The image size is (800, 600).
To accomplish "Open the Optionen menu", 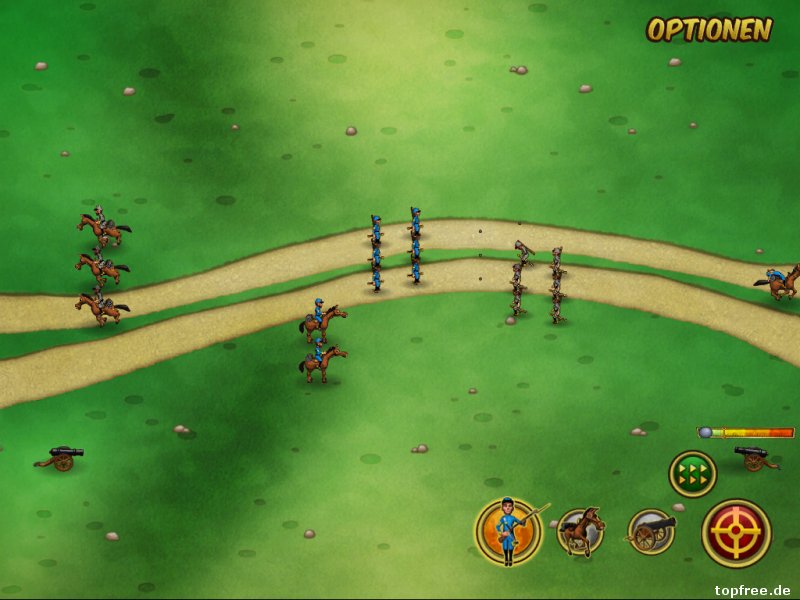I will (709, 30).
